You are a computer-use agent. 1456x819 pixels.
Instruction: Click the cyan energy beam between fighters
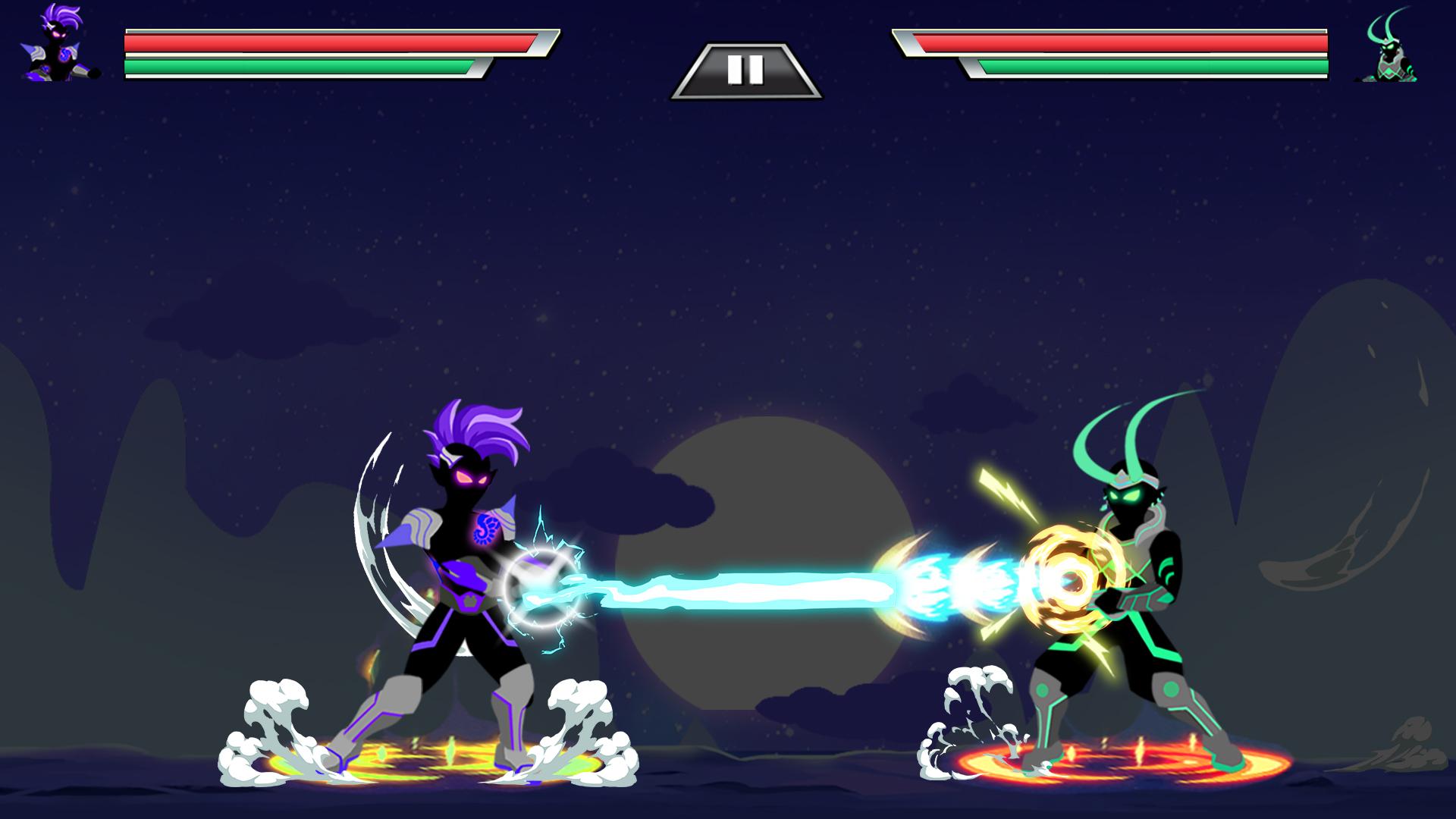click(758, 588)
